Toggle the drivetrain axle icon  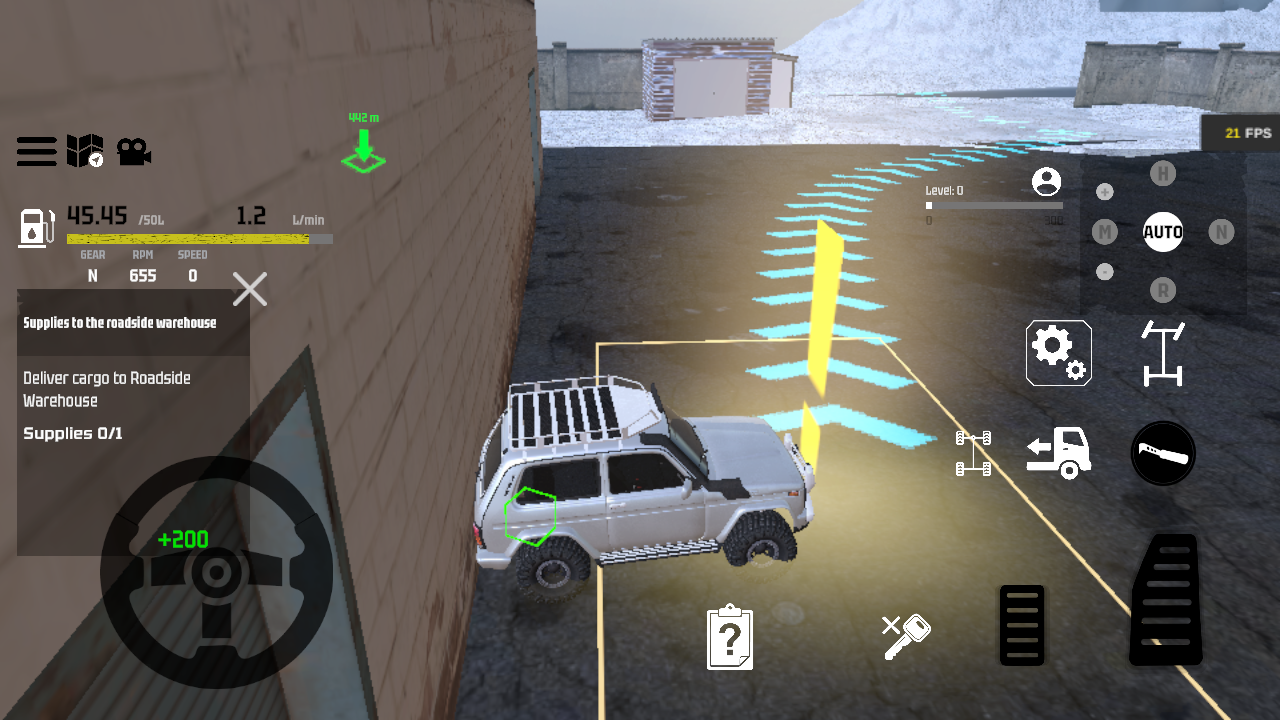click(1163, 352)
